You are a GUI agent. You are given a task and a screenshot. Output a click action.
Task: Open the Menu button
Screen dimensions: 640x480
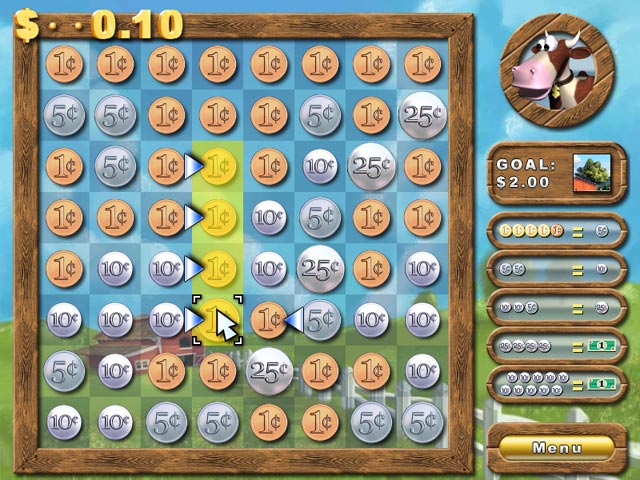[557, 446]
